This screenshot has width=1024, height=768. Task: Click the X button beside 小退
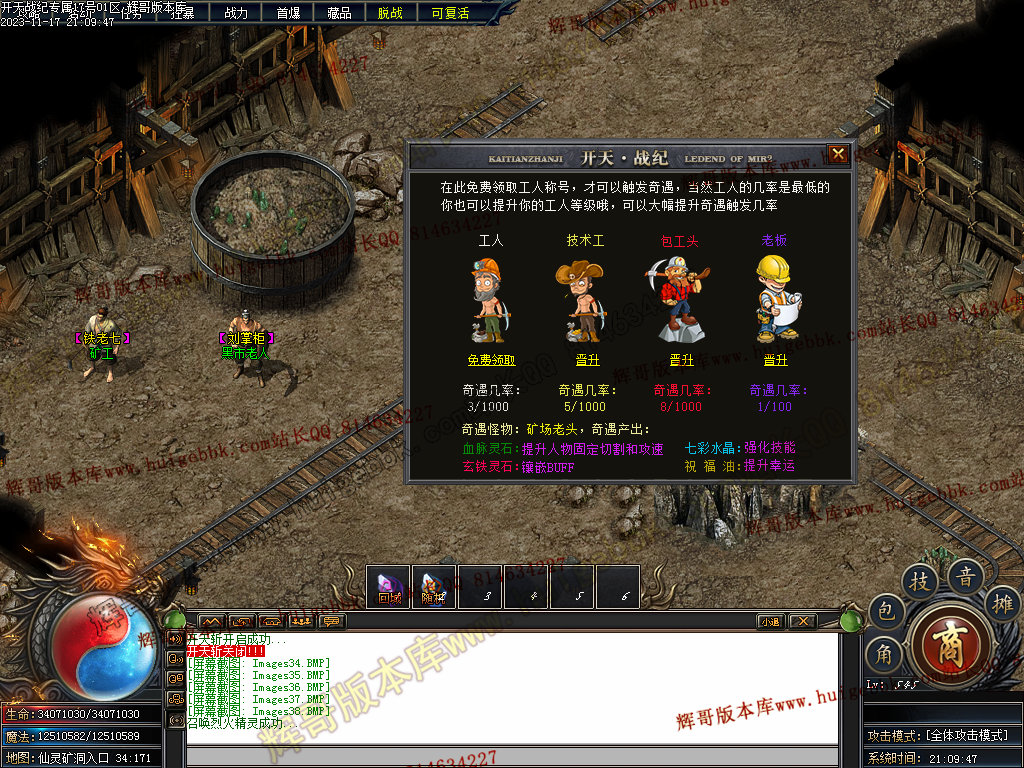[802, 621]
